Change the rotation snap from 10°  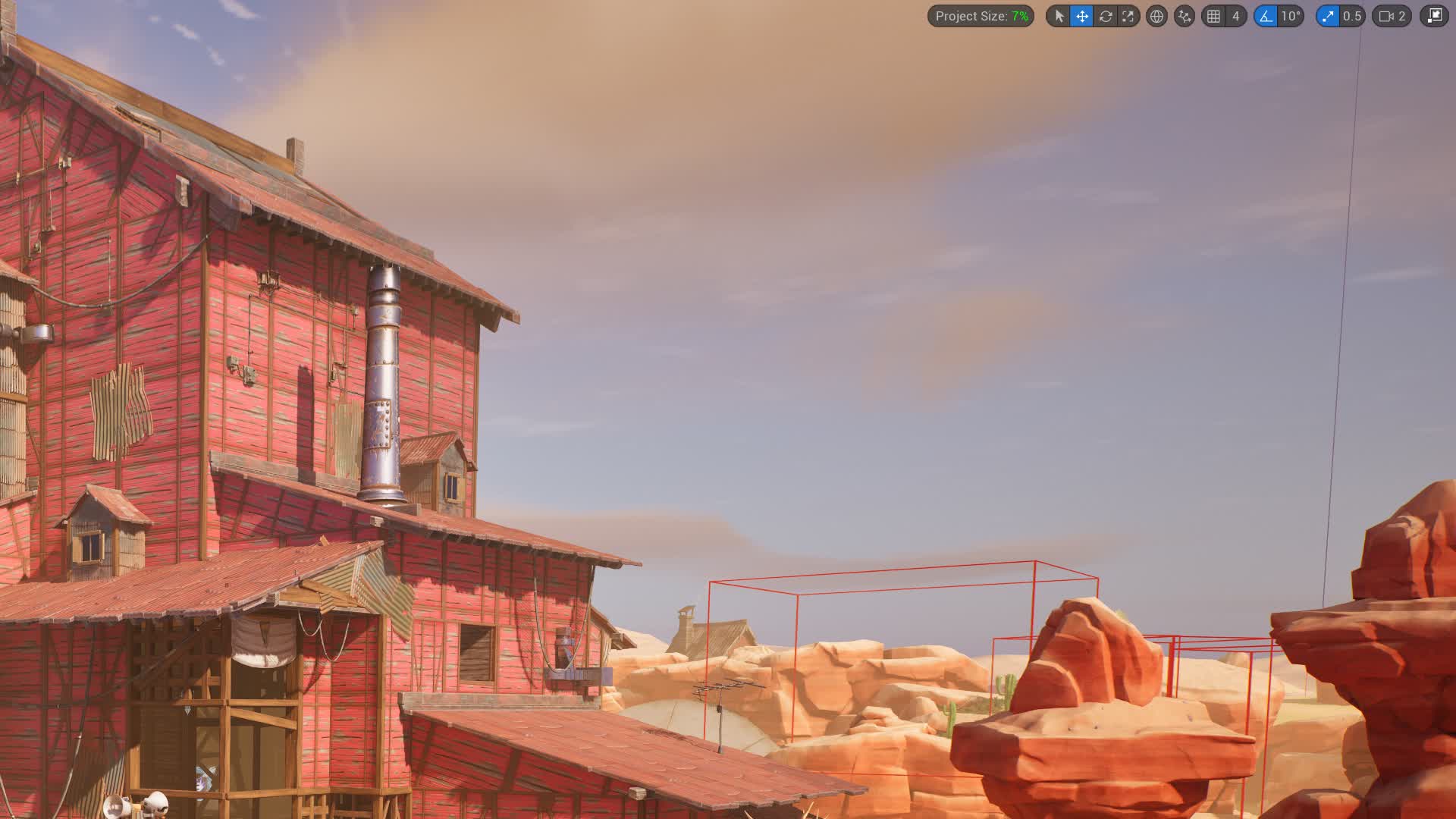[x=1290, y=16]
